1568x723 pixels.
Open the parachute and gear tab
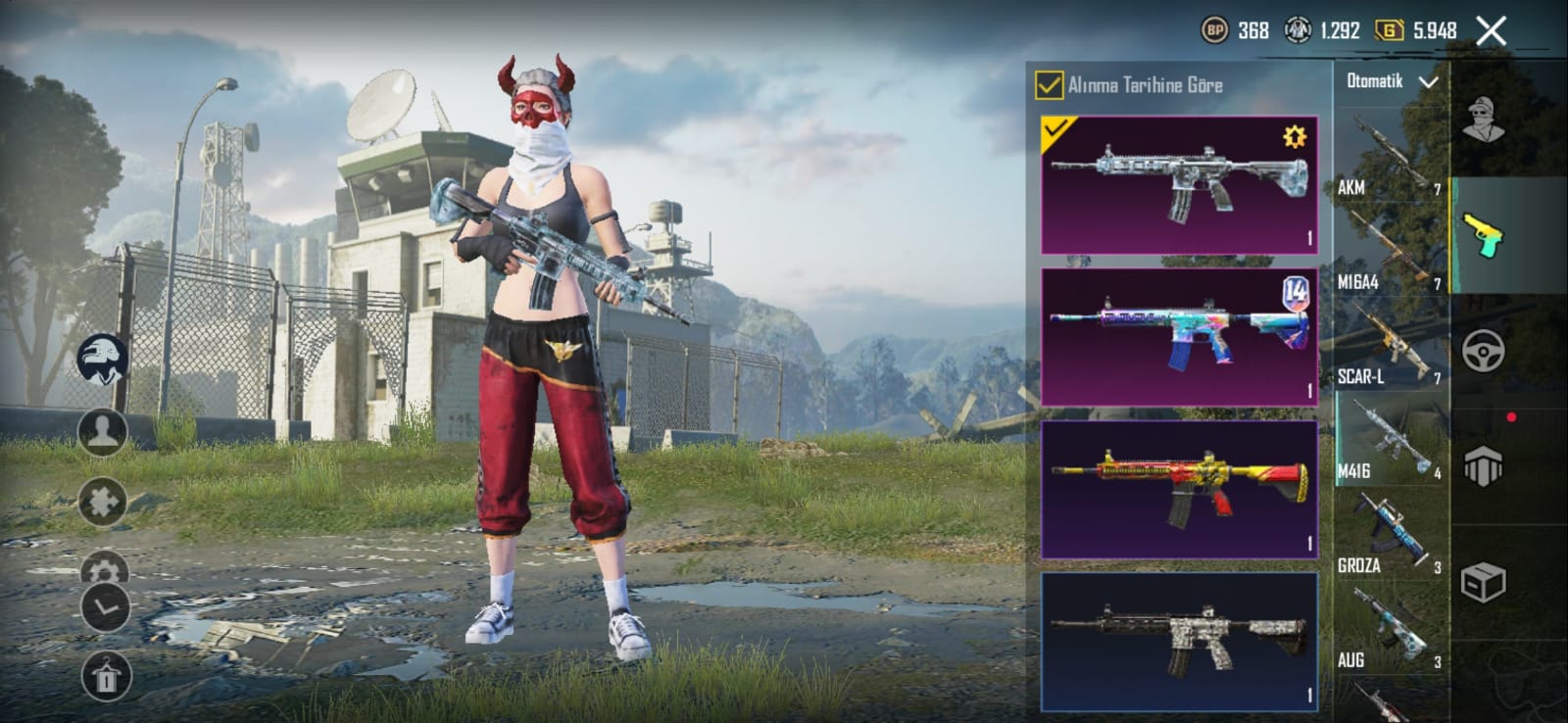click(x=1484, y=466)
